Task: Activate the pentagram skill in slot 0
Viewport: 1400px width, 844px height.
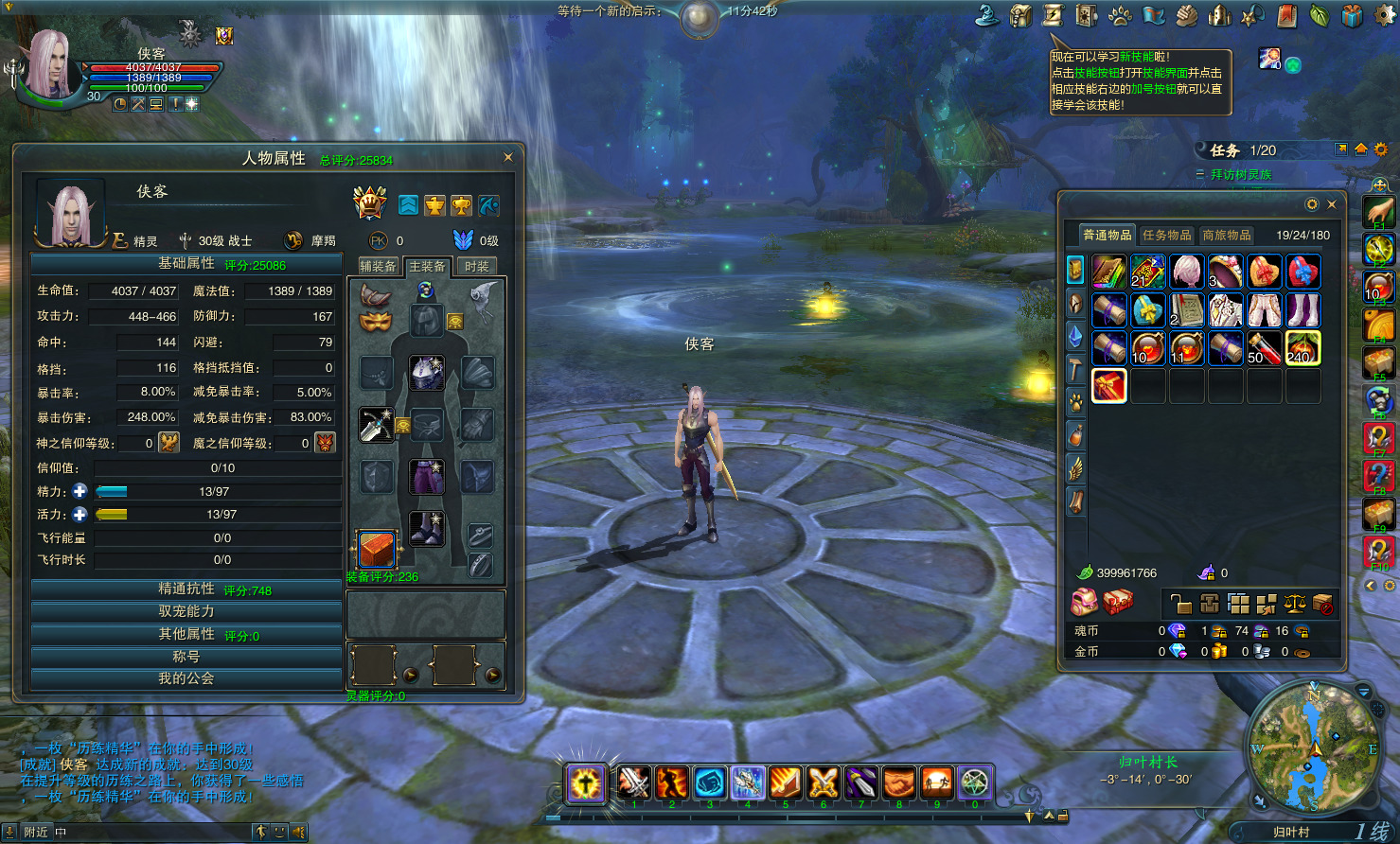Action: (974, 782)
